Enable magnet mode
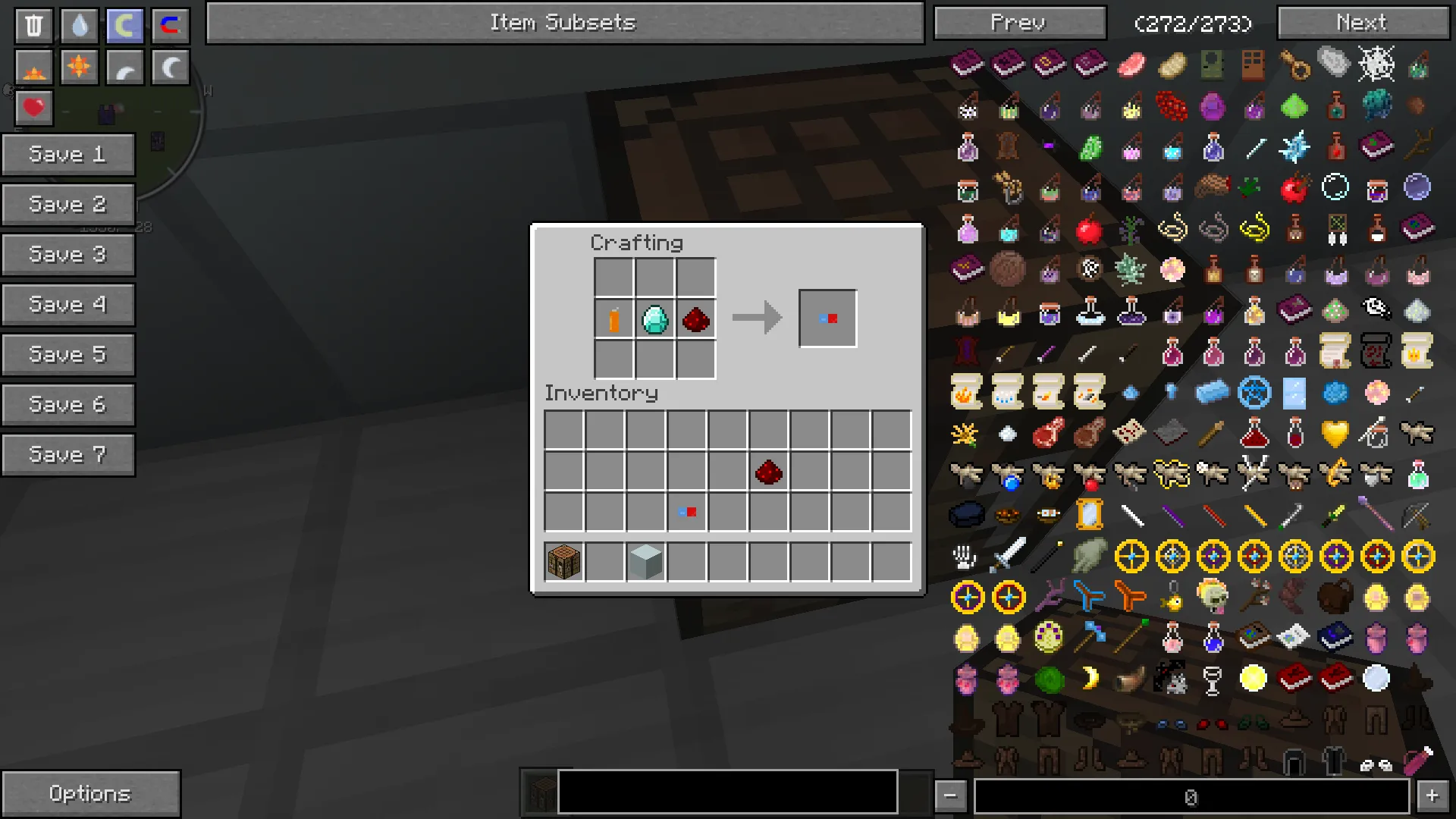This screenshot has height=819, width=1456. click(x=170, y=25)
